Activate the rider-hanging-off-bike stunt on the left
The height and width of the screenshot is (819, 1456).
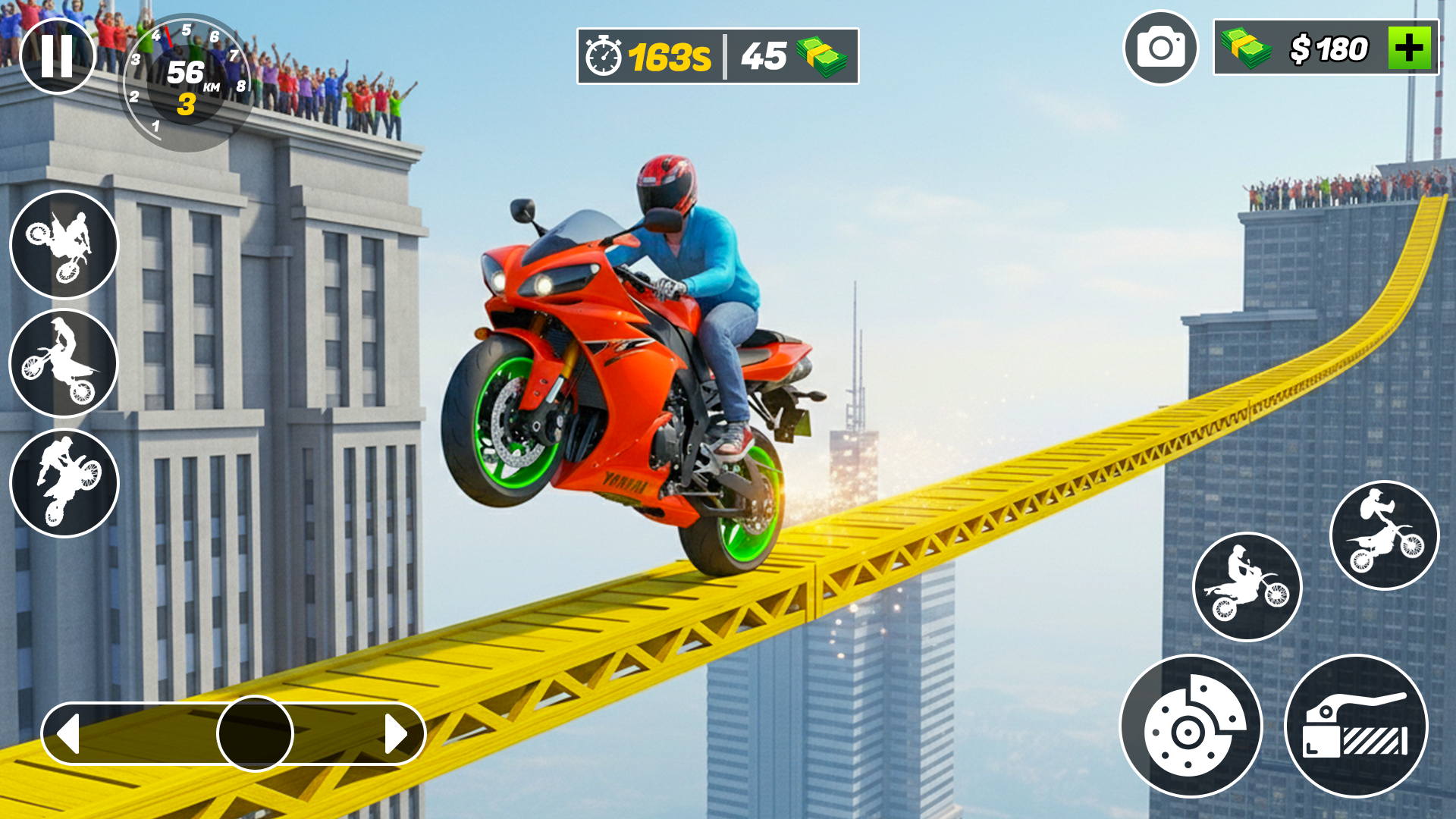coord(64,482)
